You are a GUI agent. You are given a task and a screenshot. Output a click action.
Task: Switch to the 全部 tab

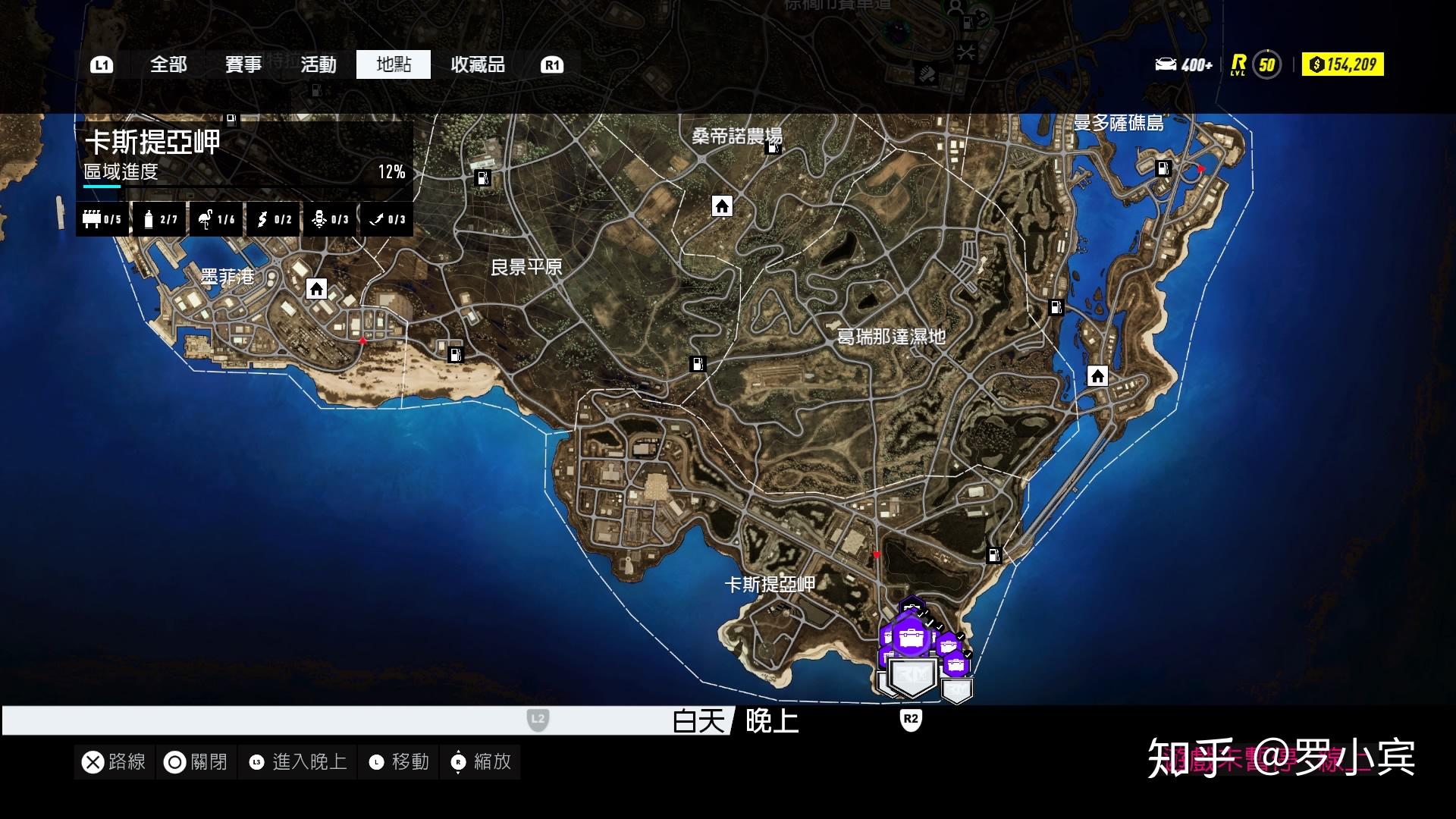pyautogui.click(x=168, y=64)
